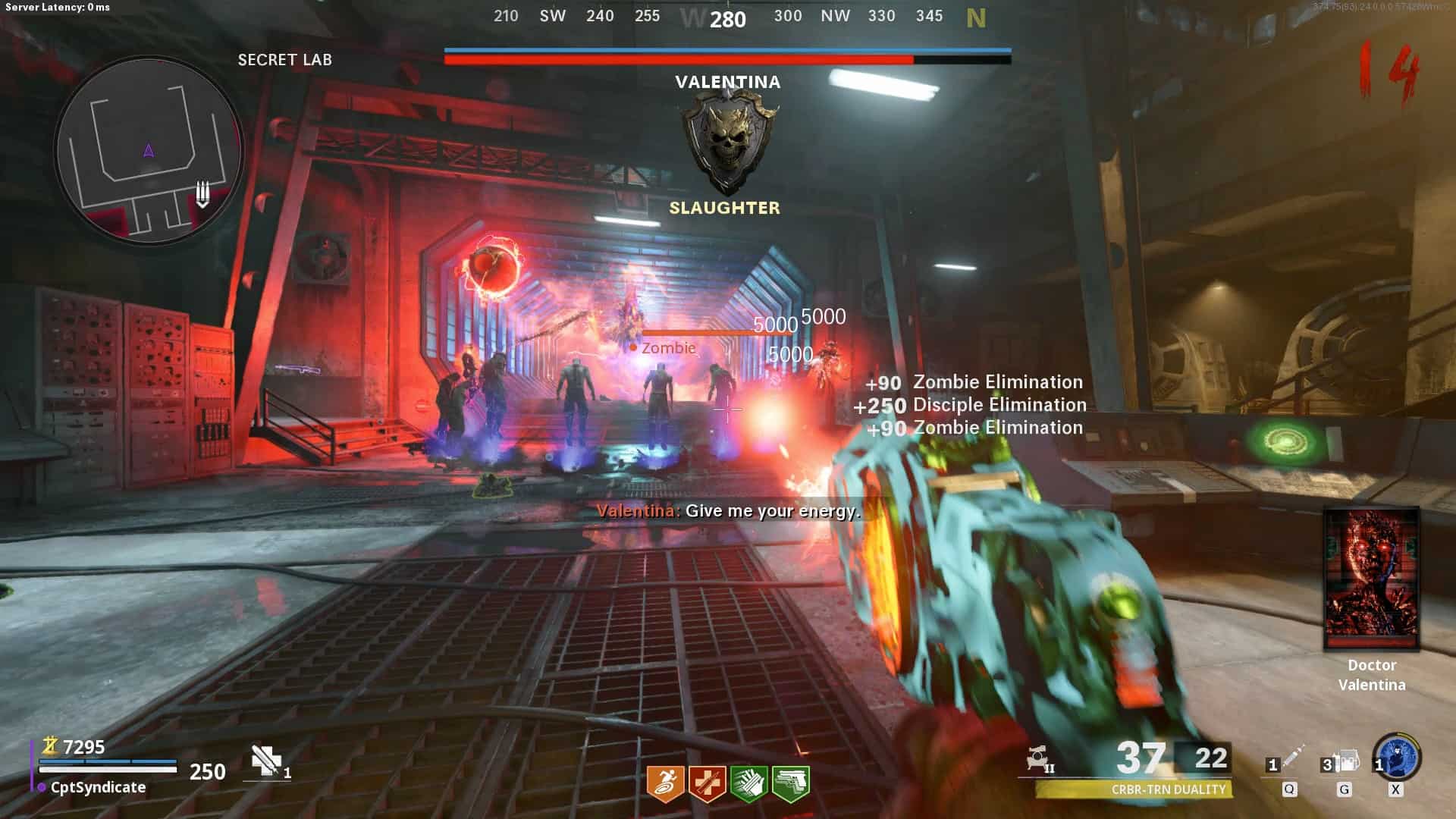The width and height of the screenshot is (1456, 819).
Task: Click the Doctor Valentina portrait card
Action: click(x=1371, y=579)
